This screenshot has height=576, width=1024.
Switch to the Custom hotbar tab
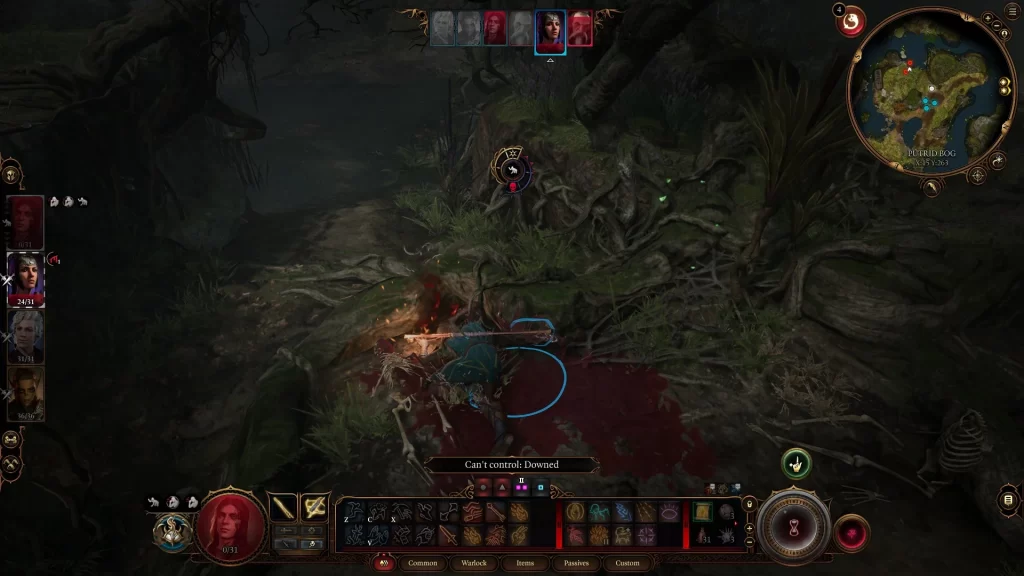coord(627,563)
